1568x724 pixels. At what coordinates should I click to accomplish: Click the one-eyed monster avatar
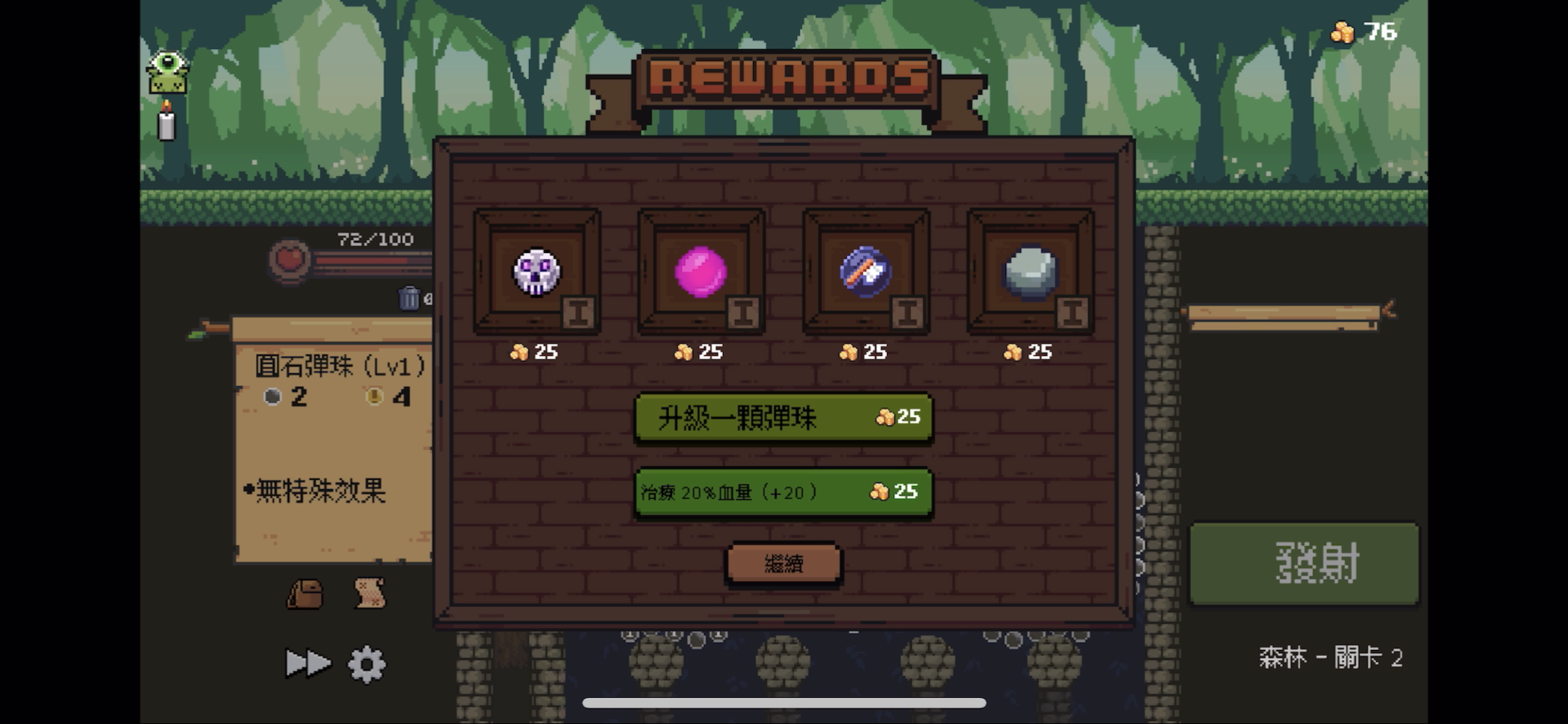click(x=167, y=70)
